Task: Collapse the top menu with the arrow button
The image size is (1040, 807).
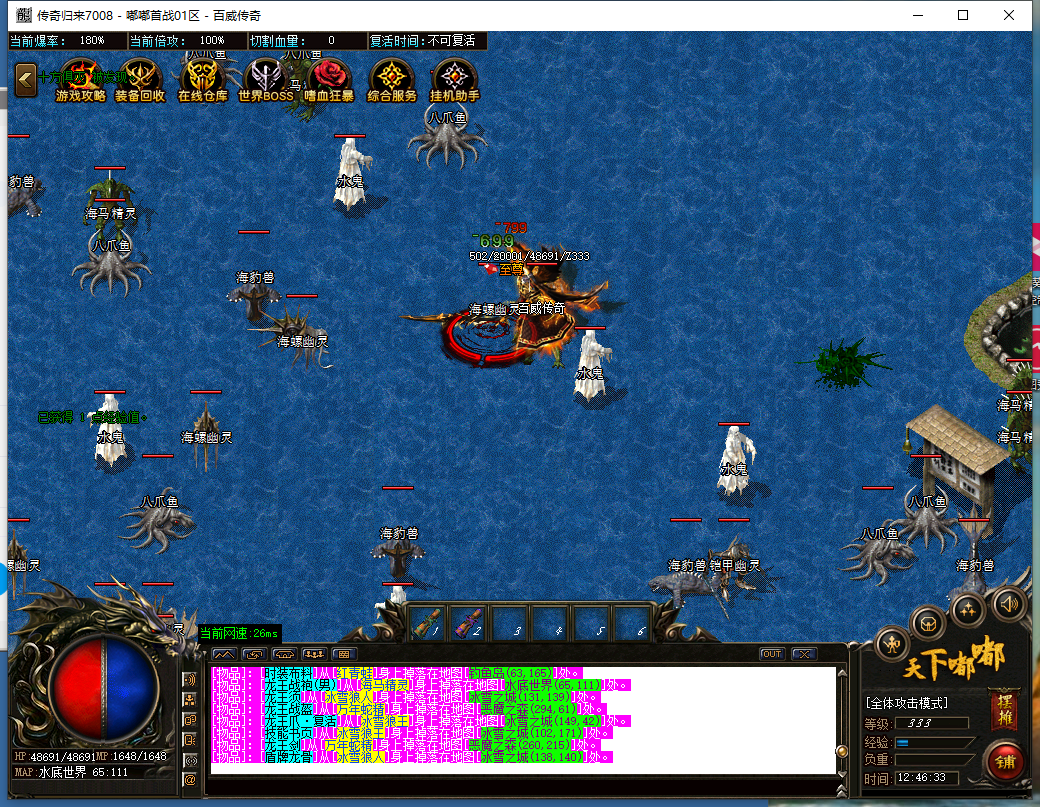Action: coord(25,80)
